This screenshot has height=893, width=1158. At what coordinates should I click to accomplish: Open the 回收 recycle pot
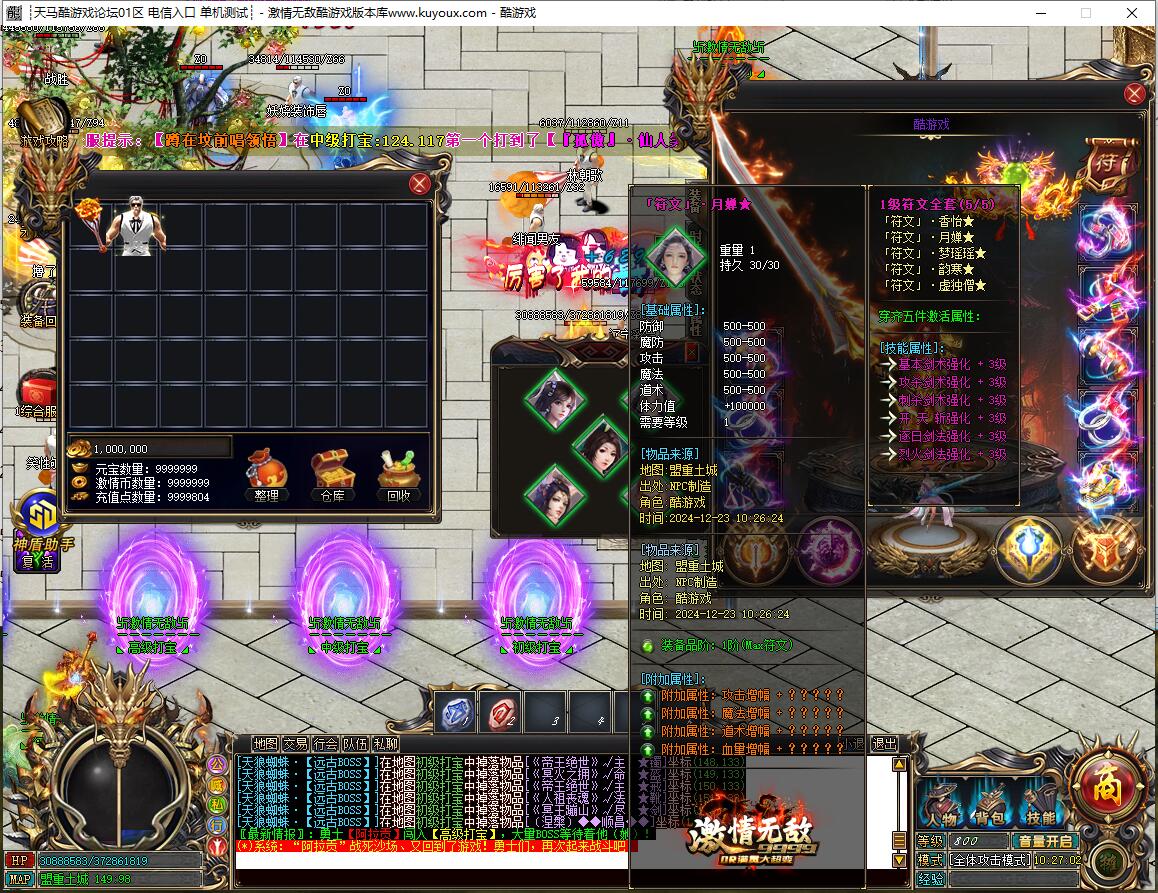397,475
